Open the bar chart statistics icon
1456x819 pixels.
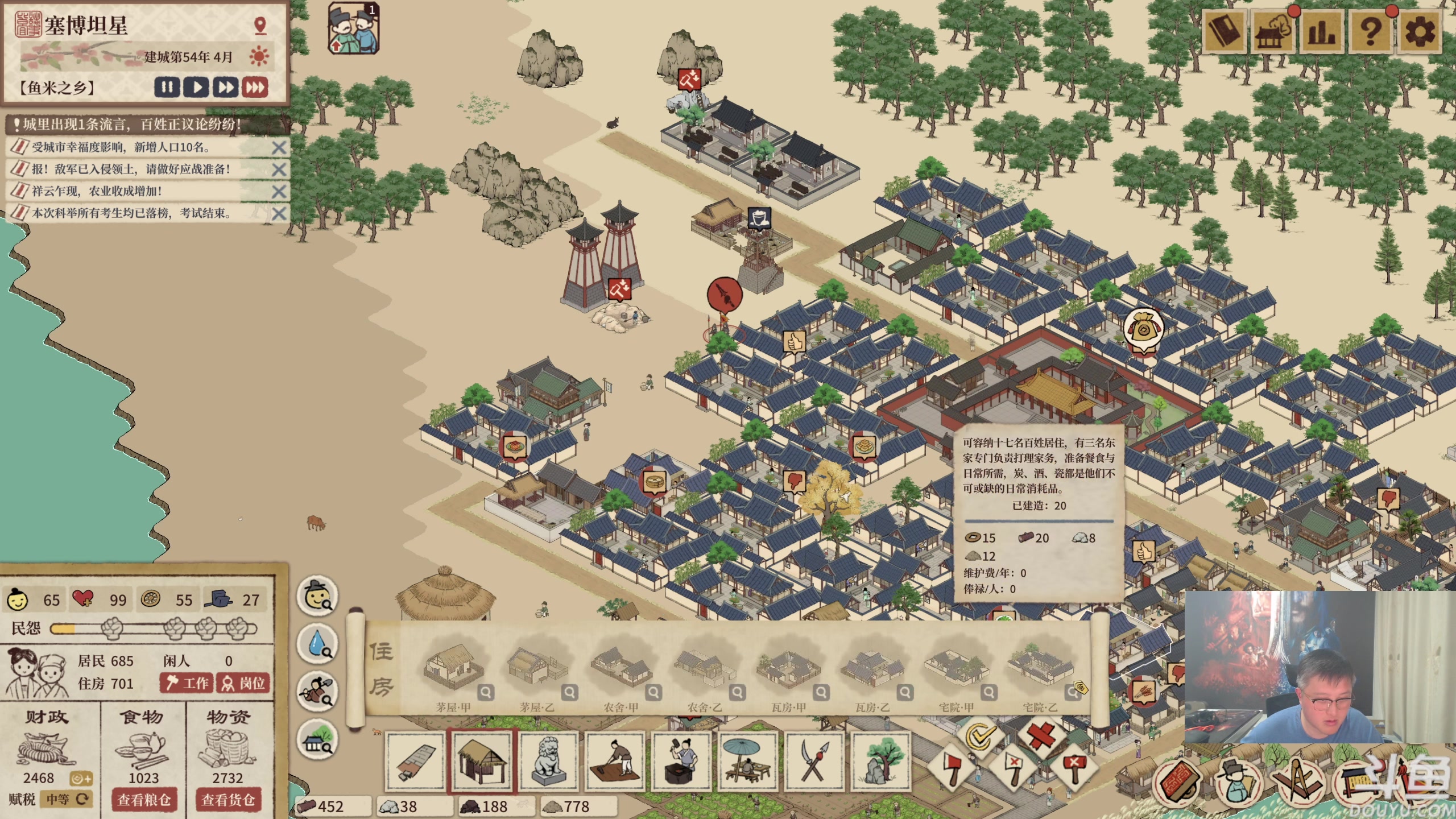(1321, 32)
